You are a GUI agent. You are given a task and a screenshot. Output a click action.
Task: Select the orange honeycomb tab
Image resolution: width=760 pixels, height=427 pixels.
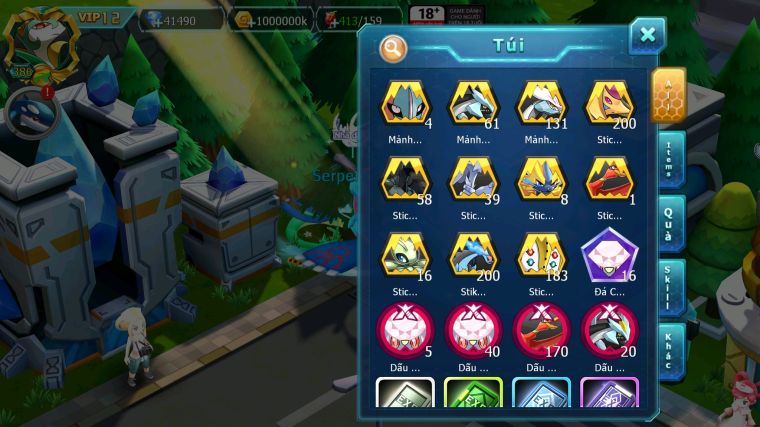(x=668, y=95)
